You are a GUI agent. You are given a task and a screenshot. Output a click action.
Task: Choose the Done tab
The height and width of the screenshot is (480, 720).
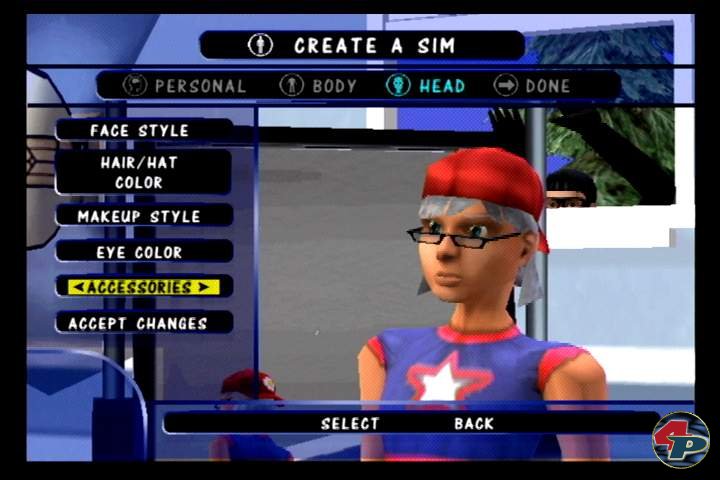533,86
